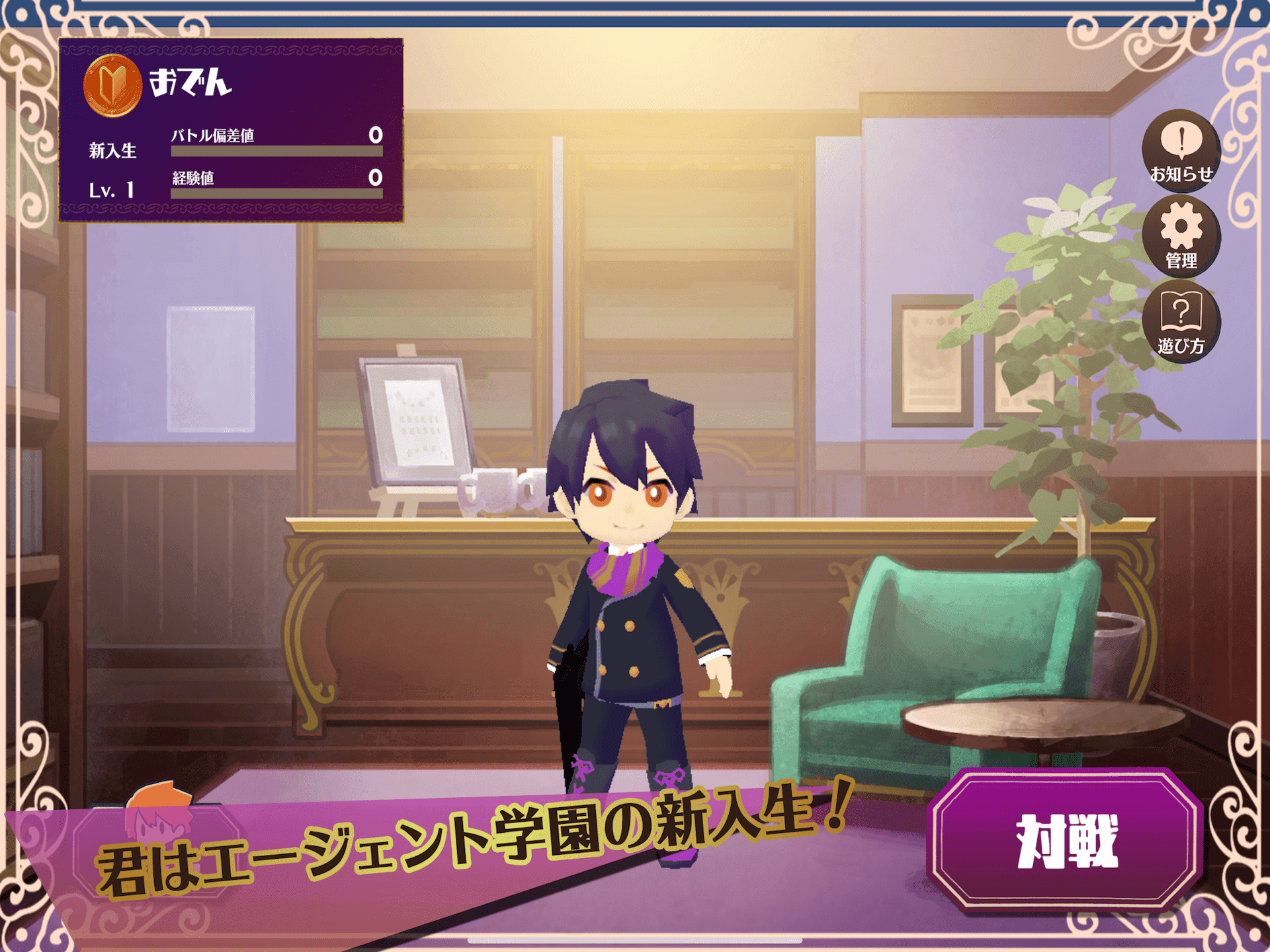This screenshot has height=952, width=1270.
Task: Select the Lv. 1 level indicator
Action: [x=114, y=190]
